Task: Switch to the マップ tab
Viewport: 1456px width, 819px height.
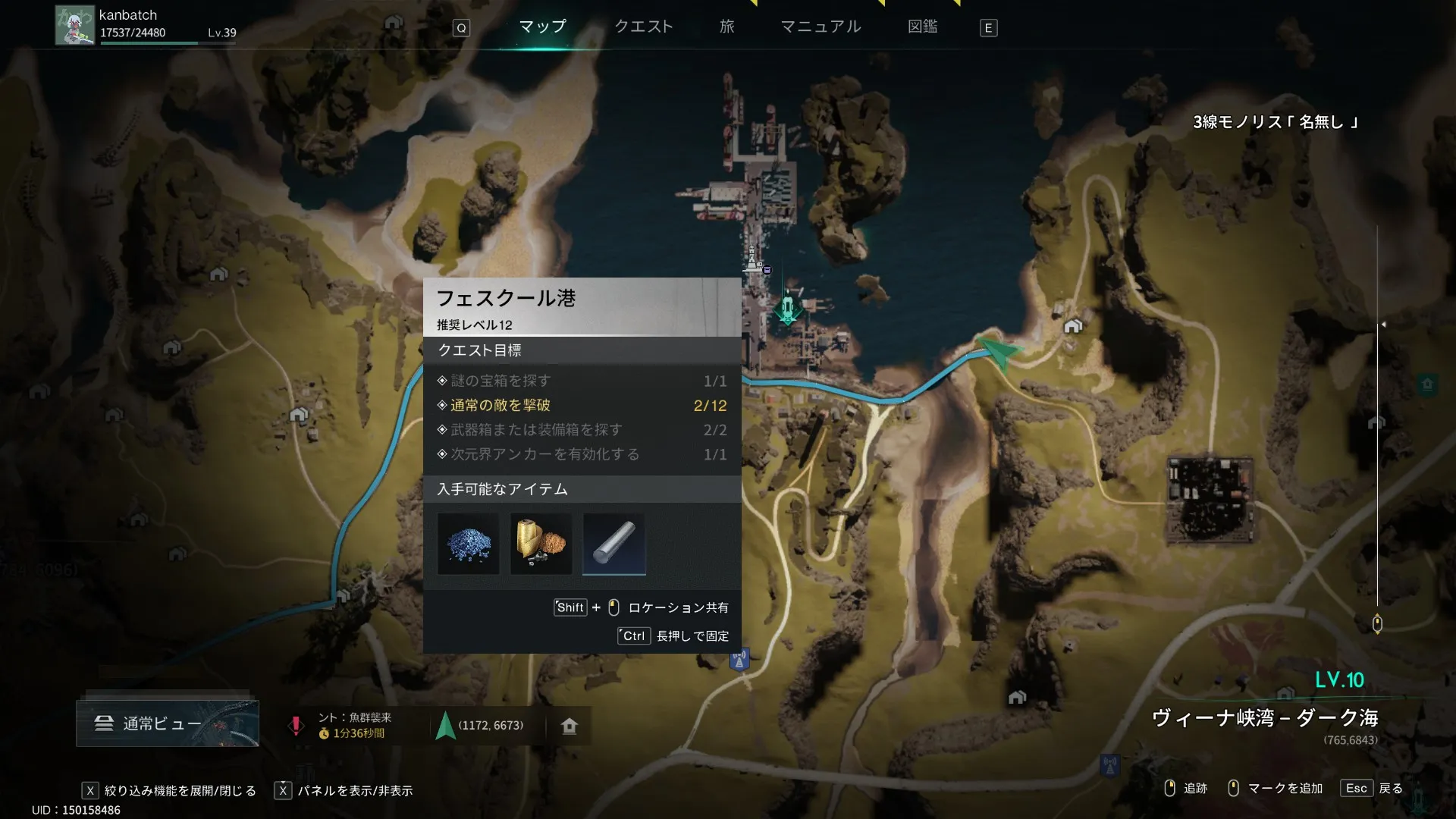Action: tap(542, 27)
